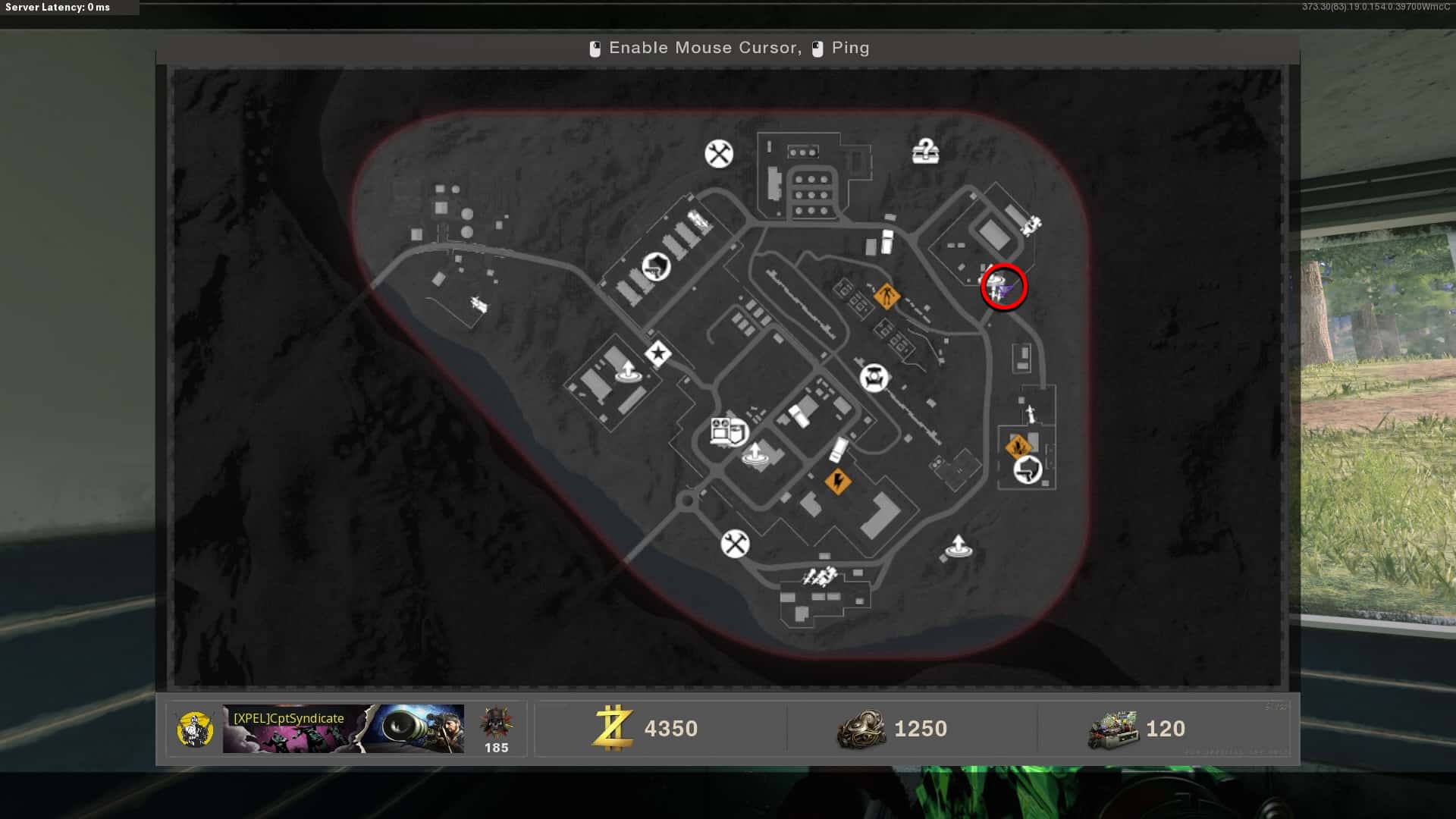The image size is (1456, 819).
Task: Select the orange lightning bolt marker
Action: (x=838, y=481)
